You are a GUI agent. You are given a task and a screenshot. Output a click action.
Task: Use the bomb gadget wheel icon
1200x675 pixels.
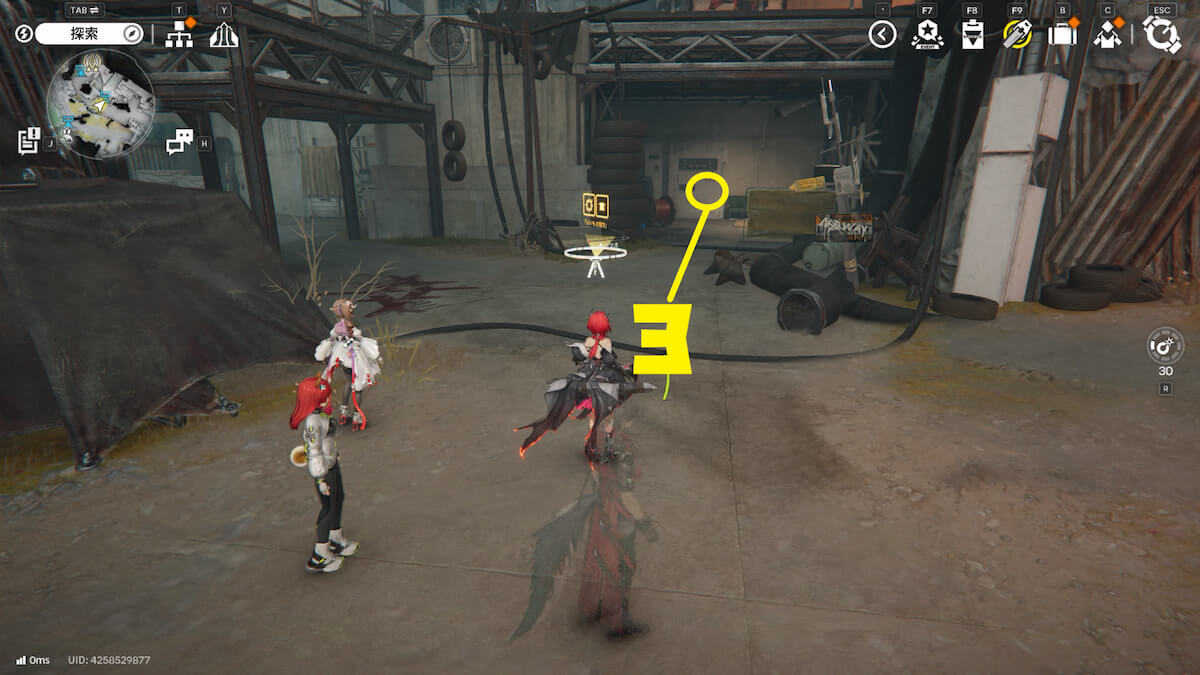(1165, 346)
